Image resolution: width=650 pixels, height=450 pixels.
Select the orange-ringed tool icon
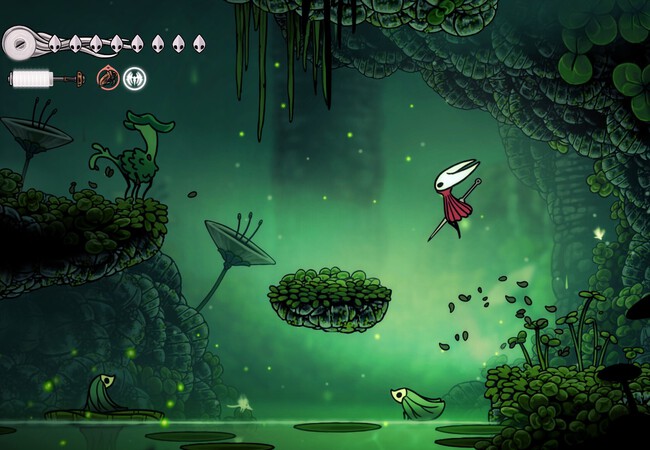[x=108, y=78]
